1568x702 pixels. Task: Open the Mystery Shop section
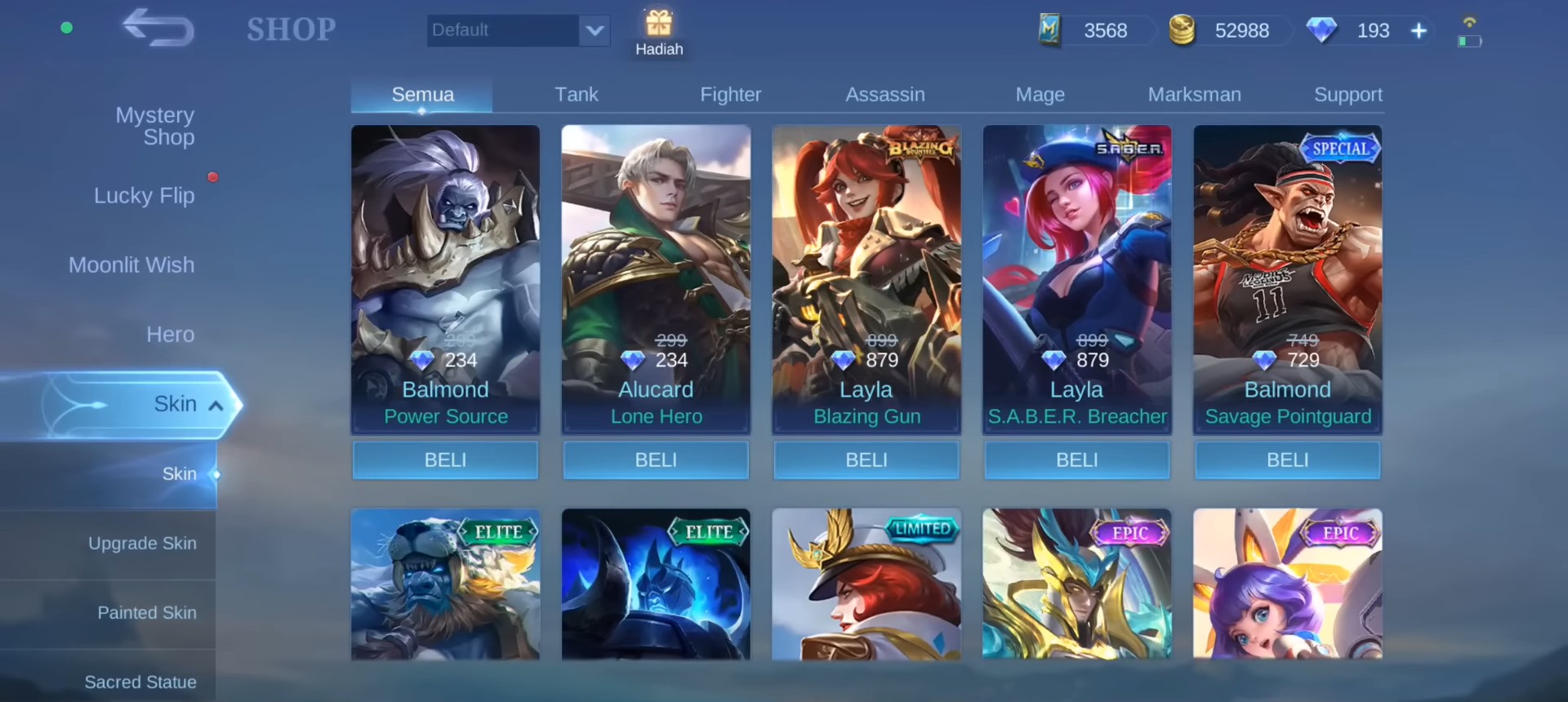click(x=154, y=126)
